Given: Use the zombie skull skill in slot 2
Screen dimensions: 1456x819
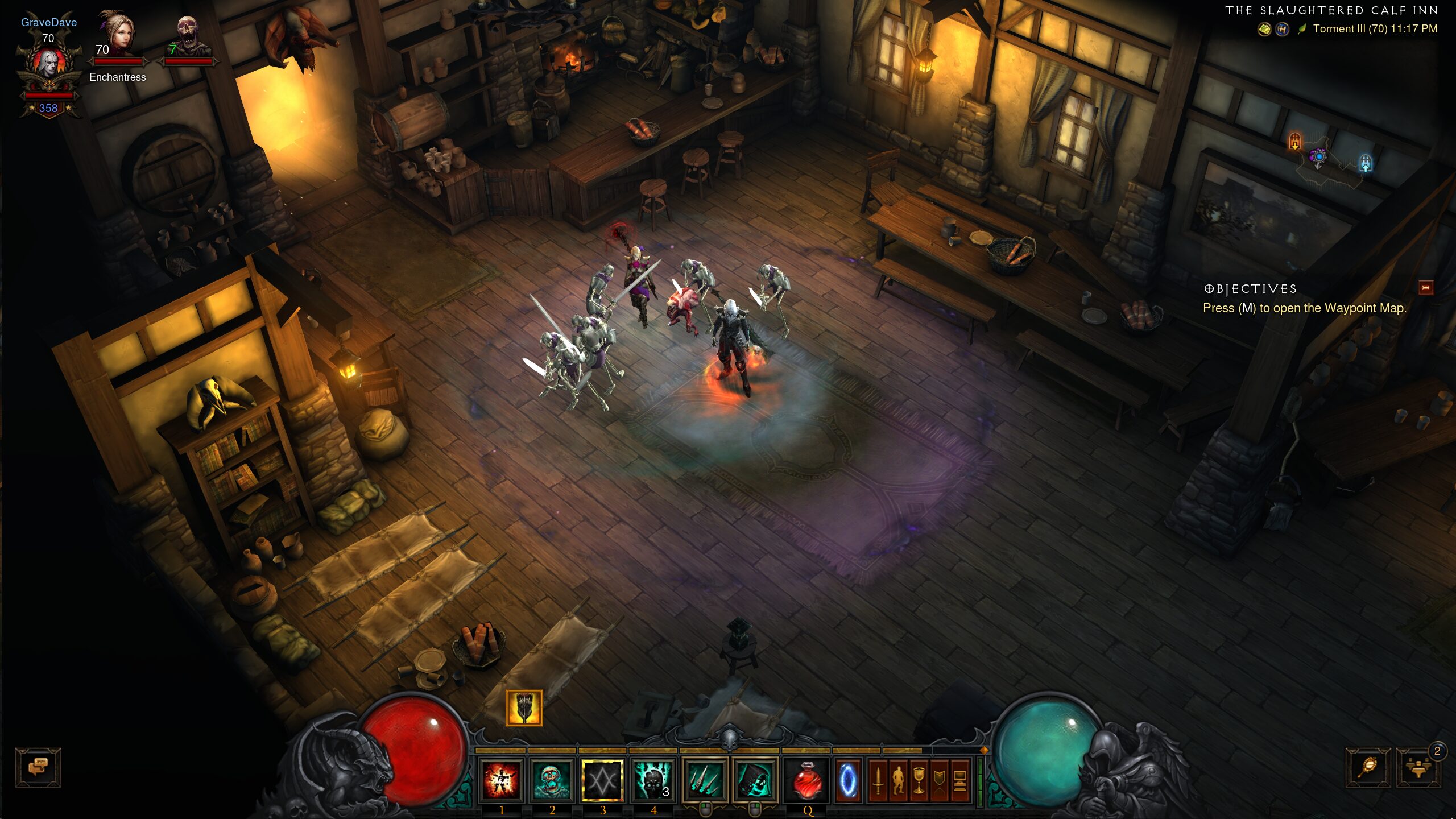Looking at the screenshot, I should (x=551, y=780).
